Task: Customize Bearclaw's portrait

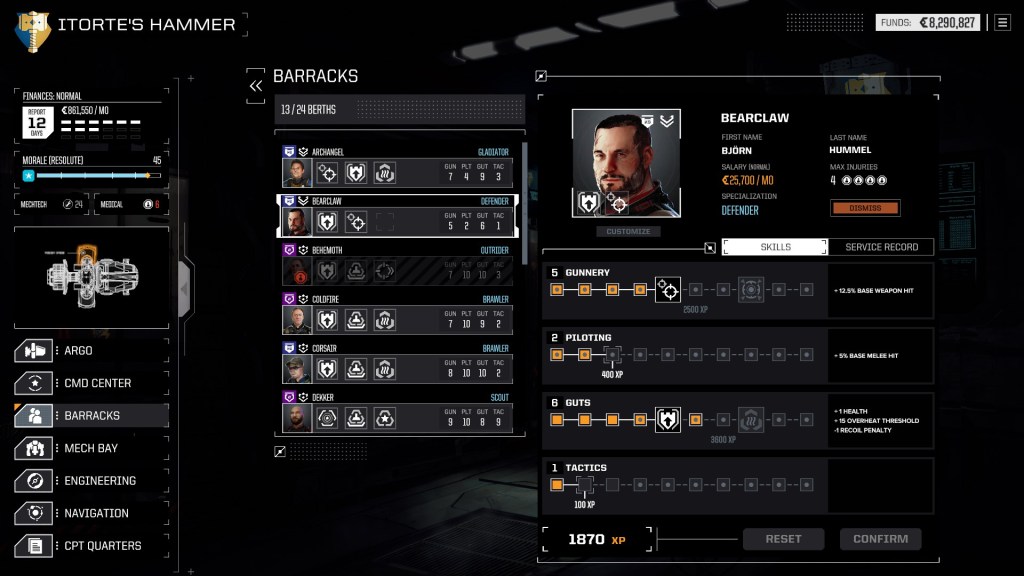Action: click(628, 232)
